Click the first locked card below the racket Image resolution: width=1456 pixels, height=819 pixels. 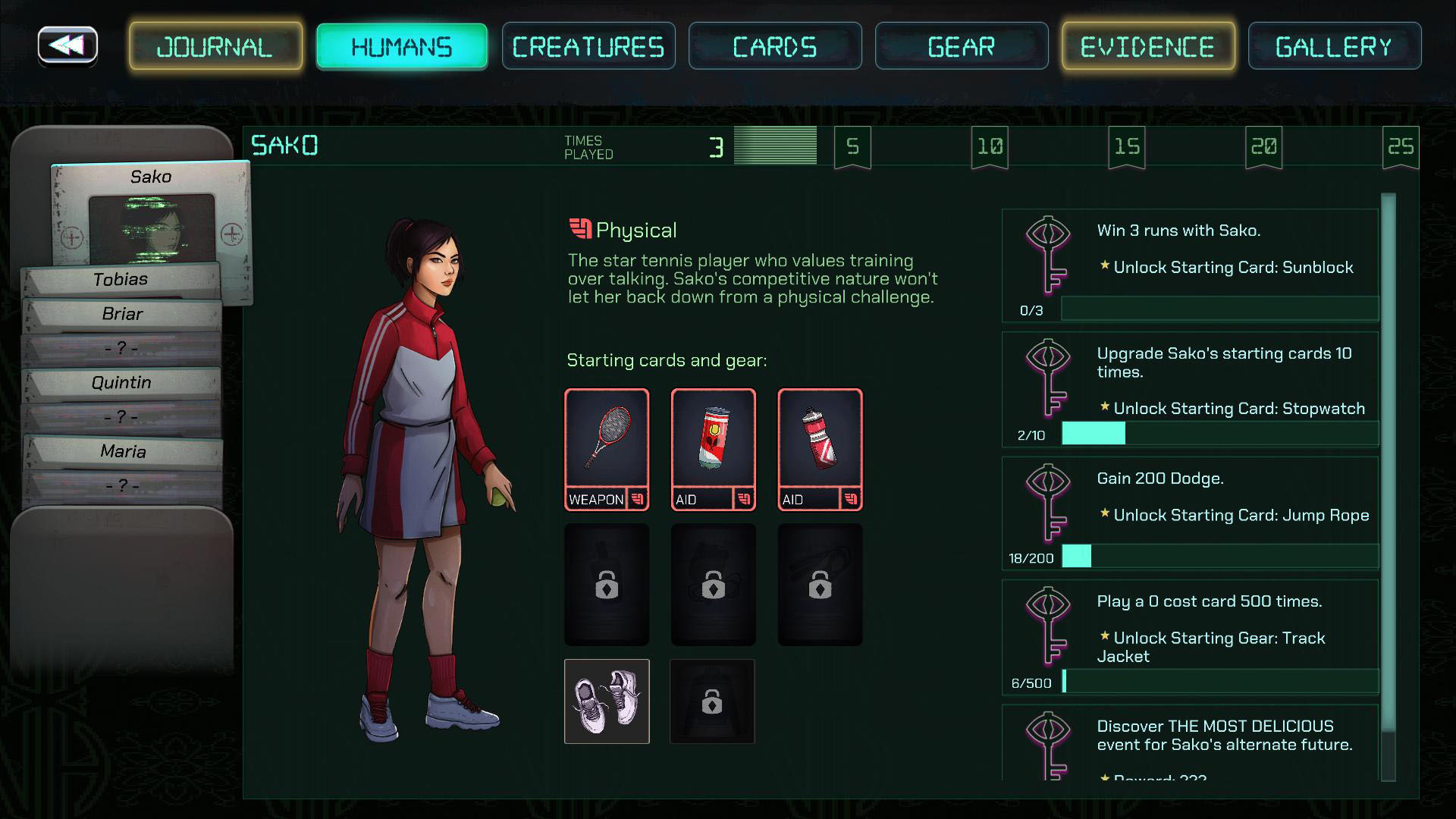[606, 584]
